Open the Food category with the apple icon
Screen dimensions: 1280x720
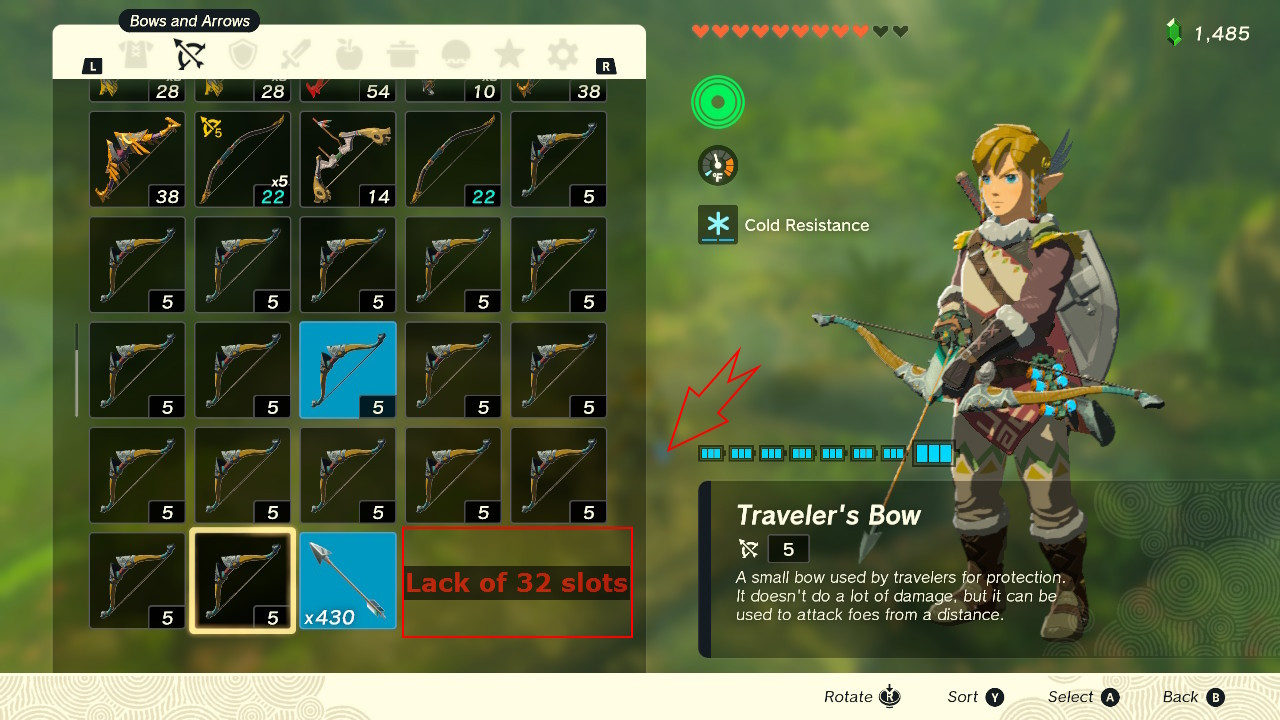tap(349, 55)
